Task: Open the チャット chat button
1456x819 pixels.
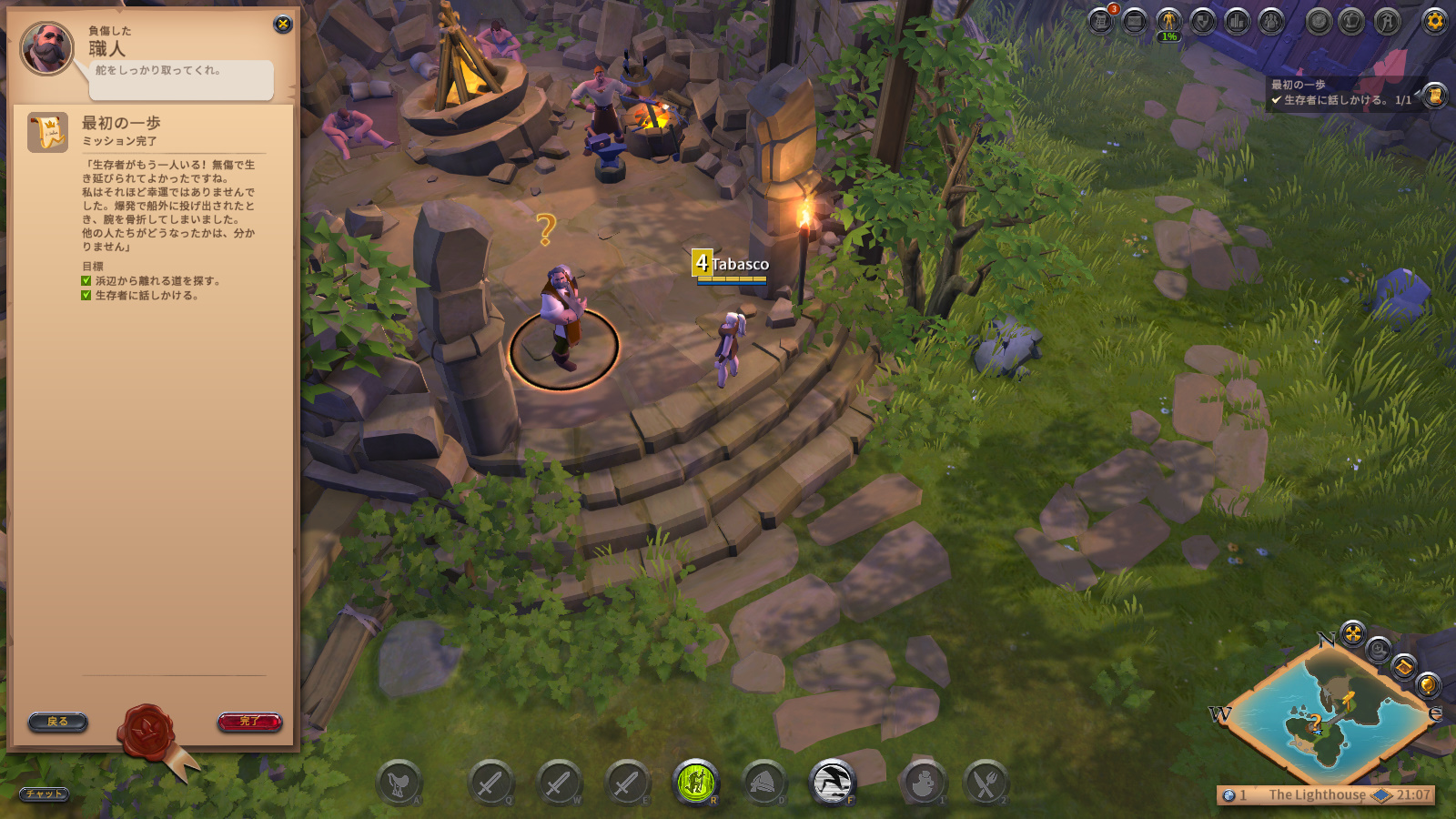Action: 44,794
